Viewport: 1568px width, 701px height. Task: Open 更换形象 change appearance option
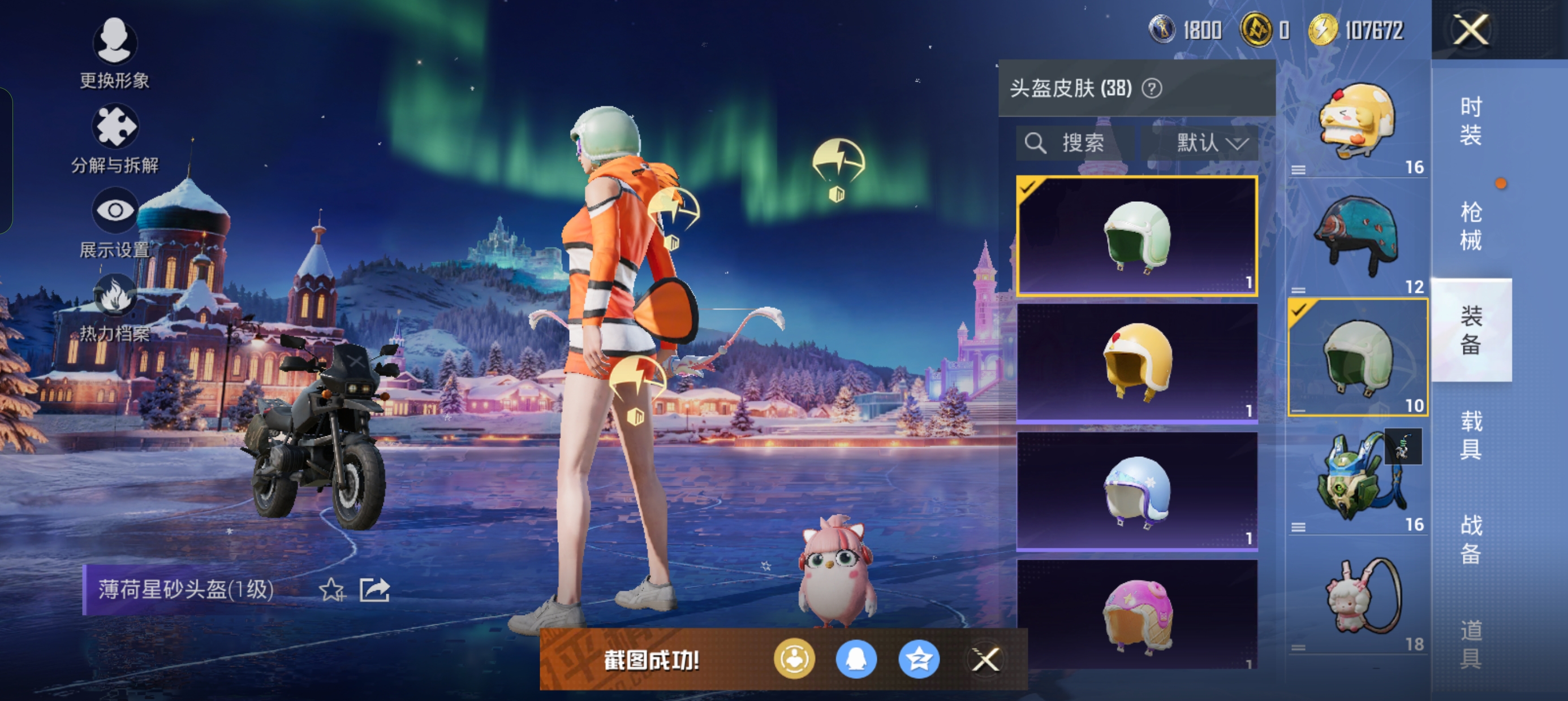click(114, 51)
